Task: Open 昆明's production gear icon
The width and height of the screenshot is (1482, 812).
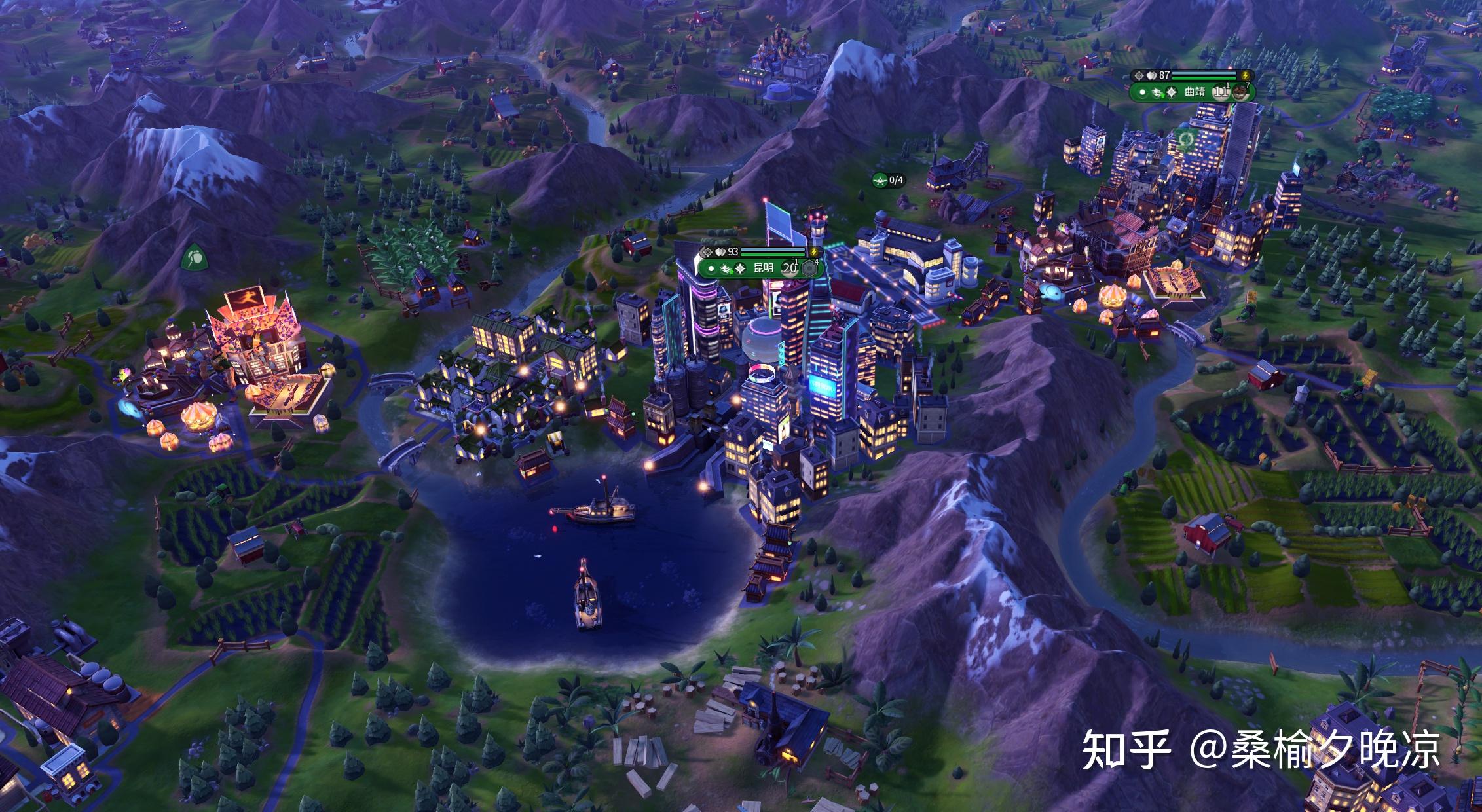Action: tap(809, 268)
